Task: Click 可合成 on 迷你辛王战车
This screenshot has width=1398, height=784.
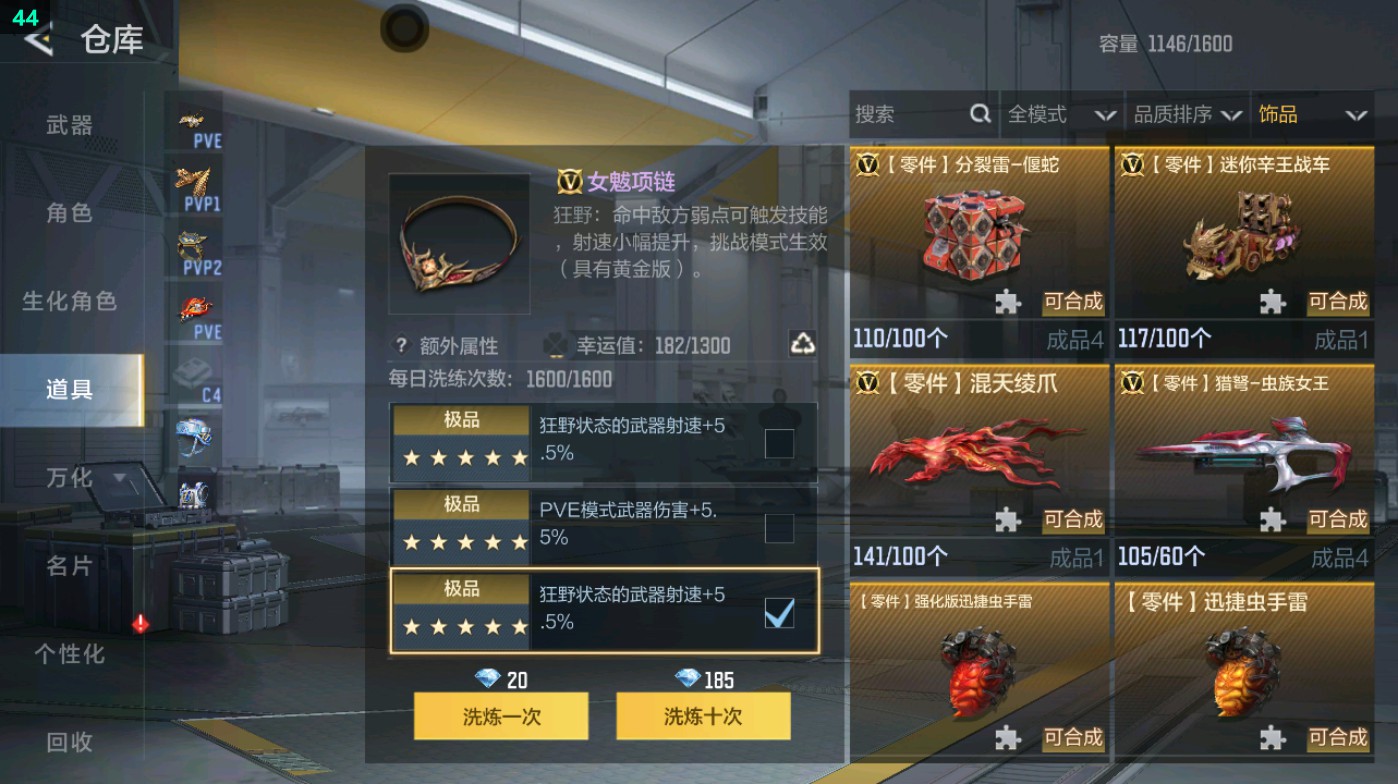Action: [x=1338, y=302]
